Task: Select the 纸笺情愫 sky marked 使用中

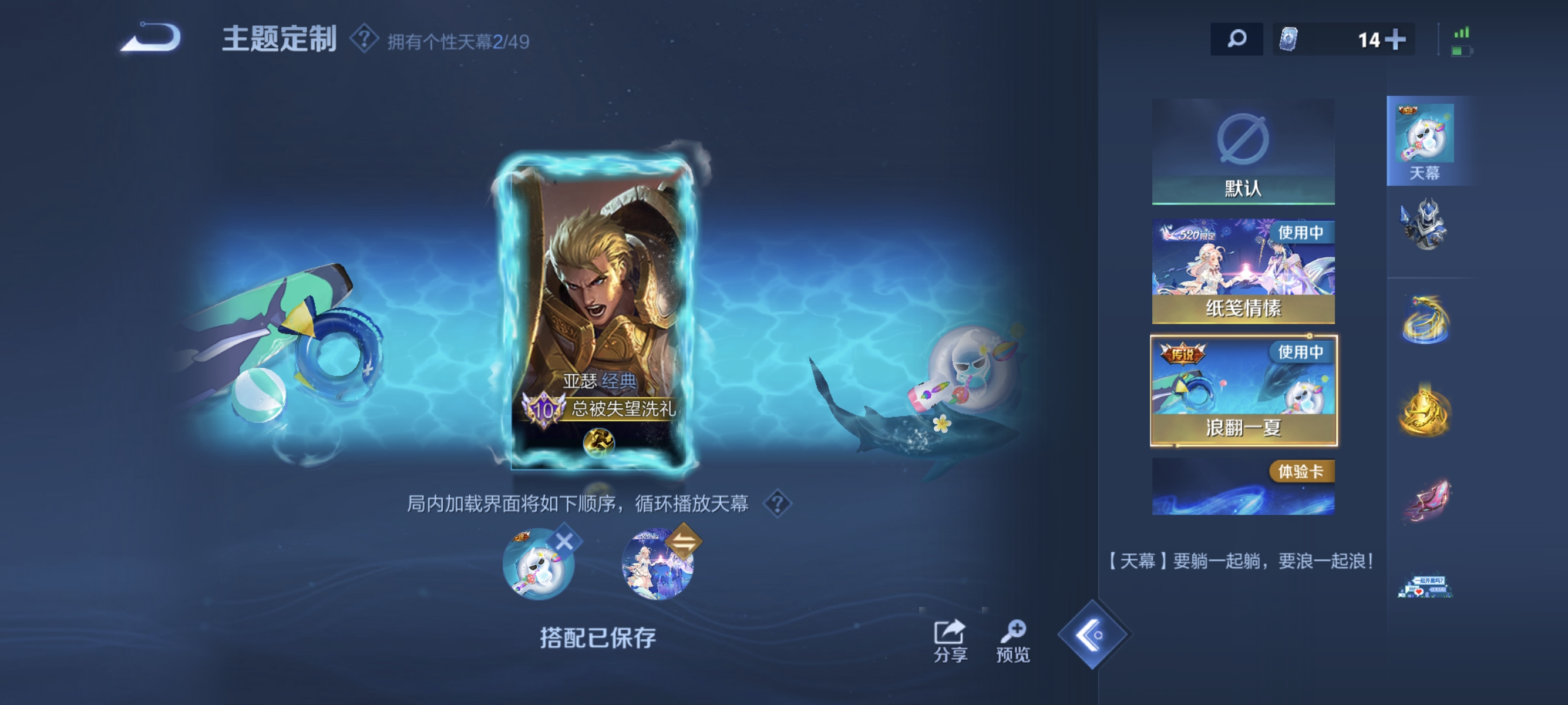Action: [x=1244, y=268]
